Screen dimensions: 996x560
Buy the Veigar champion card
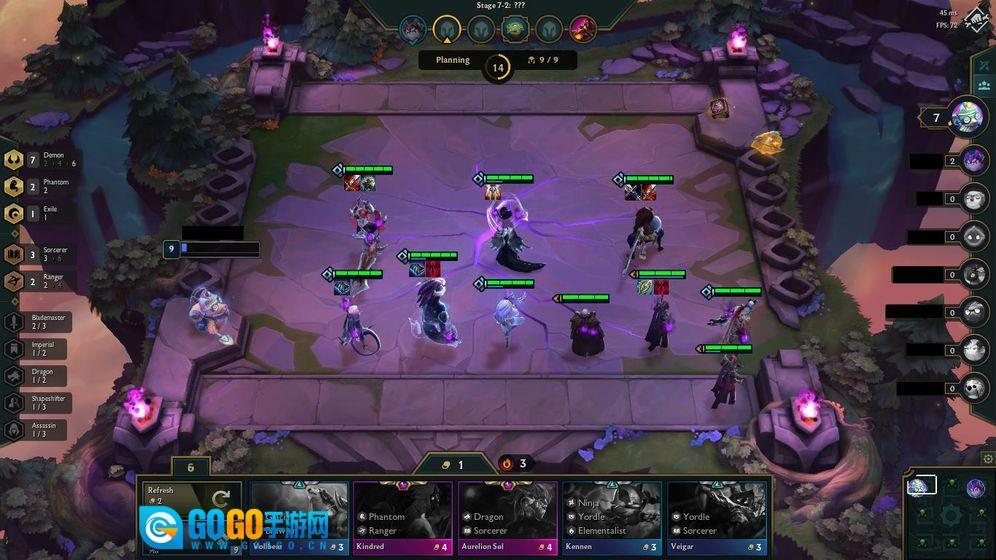tap(716, 518)
